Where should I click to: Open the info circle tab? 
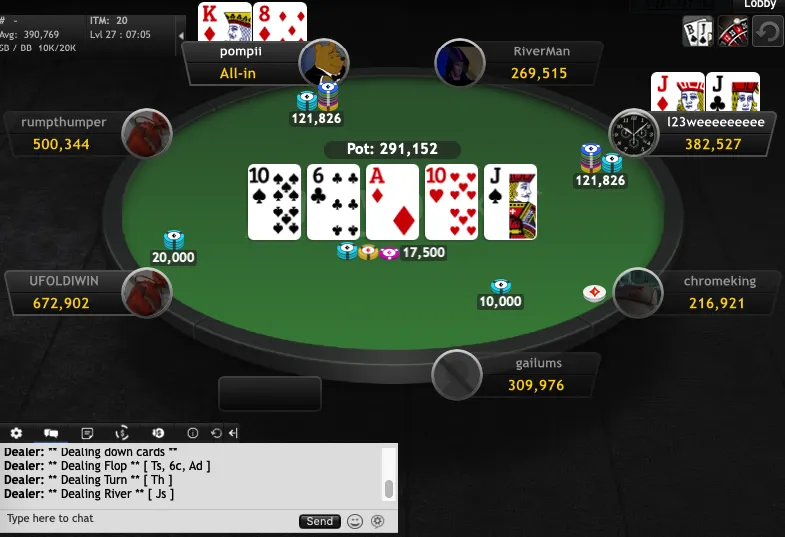coord(193,433)
